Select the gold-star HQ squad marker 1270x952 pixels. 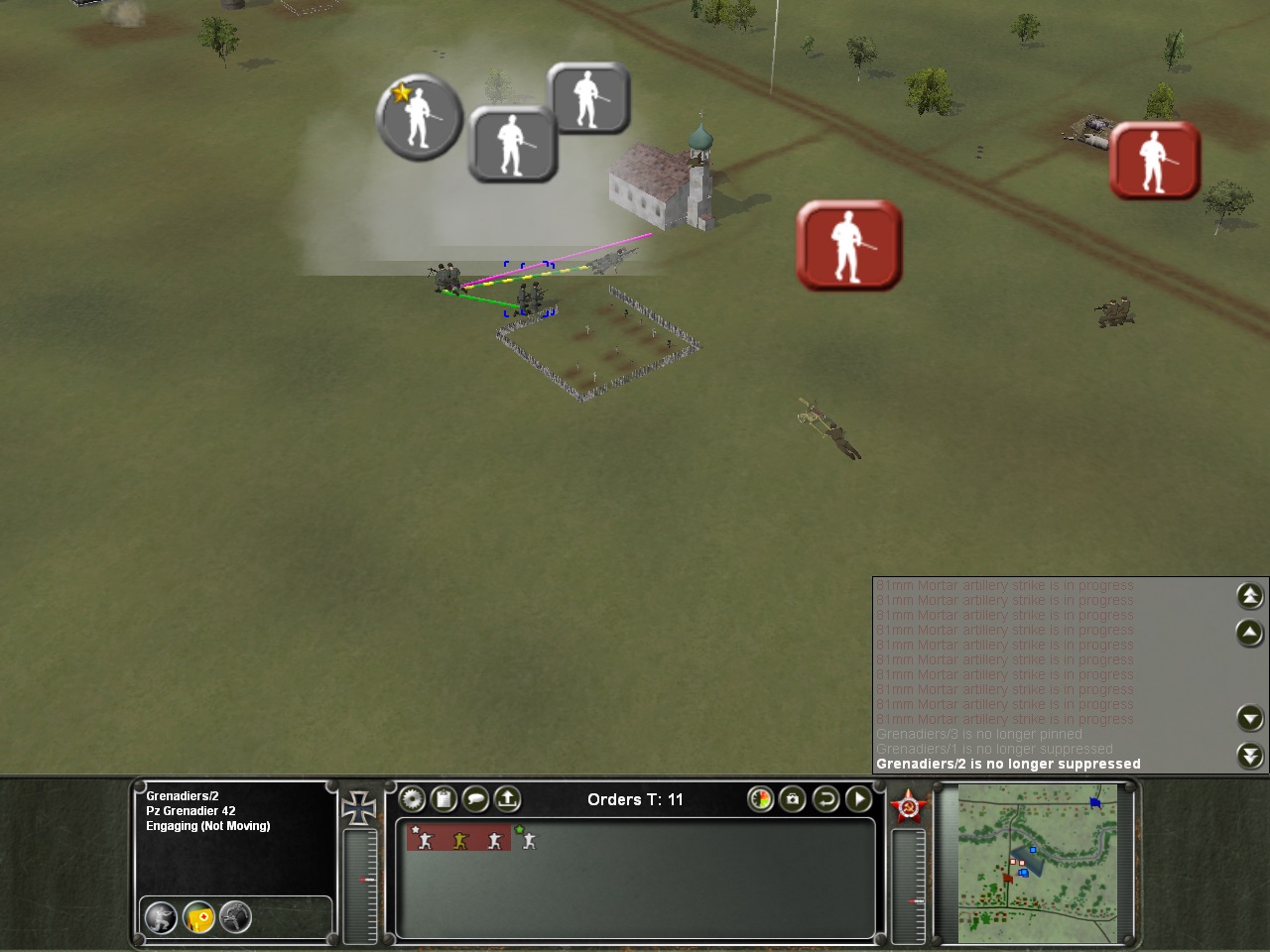[419, 116]
